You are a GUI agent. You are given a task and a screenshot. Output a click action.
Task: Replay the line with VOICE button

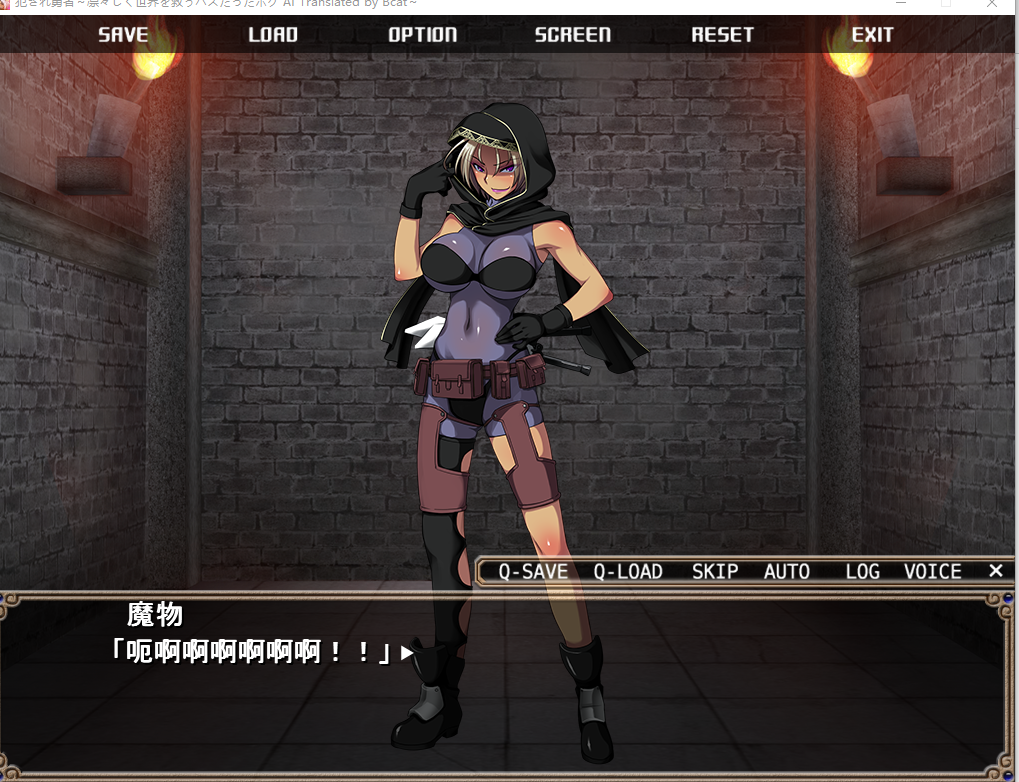tap(933, 572)
